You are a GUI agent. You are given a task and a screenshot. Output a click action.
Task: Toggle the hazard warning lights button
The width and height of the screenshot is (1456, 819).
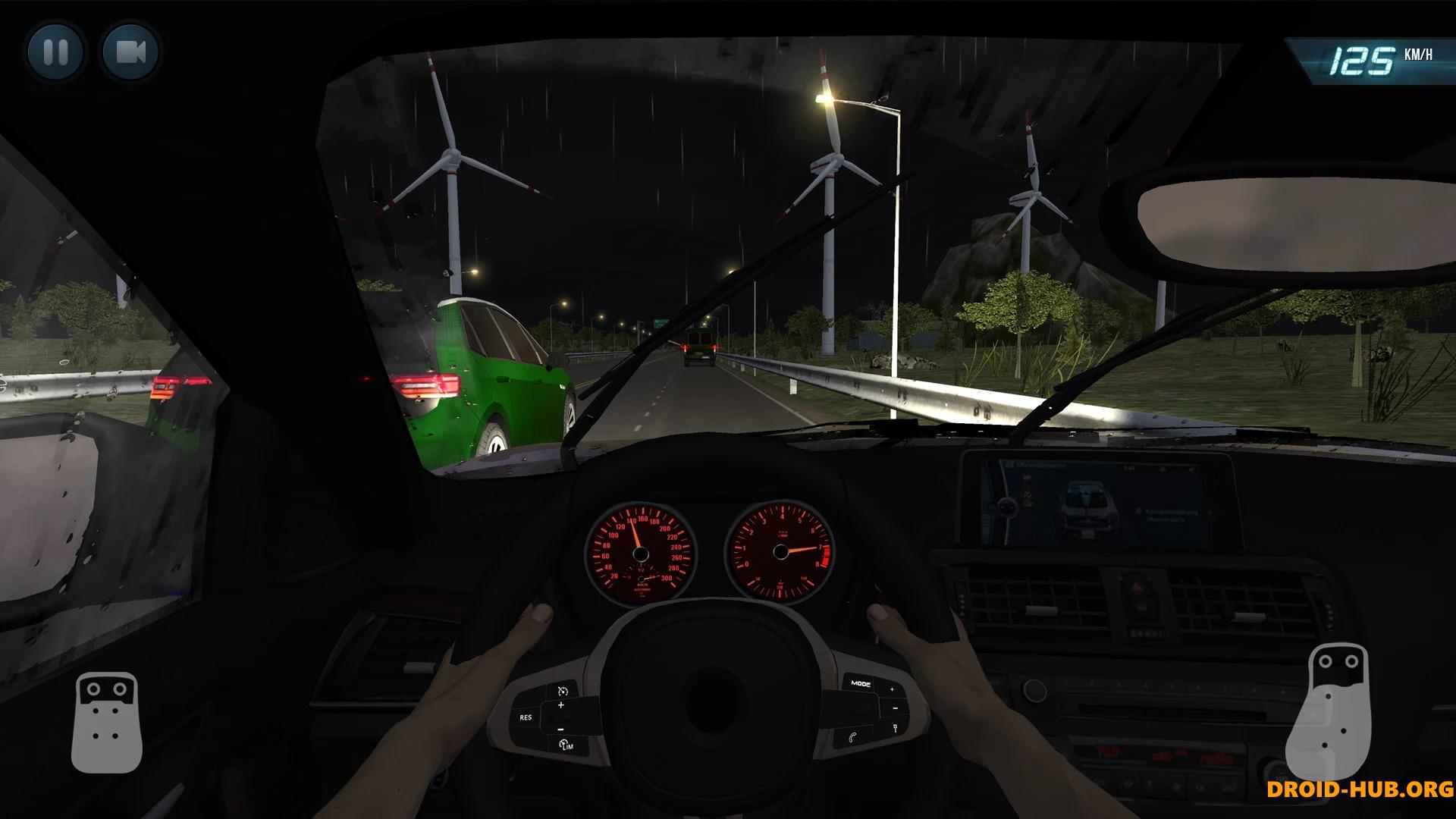(1135, 585)
